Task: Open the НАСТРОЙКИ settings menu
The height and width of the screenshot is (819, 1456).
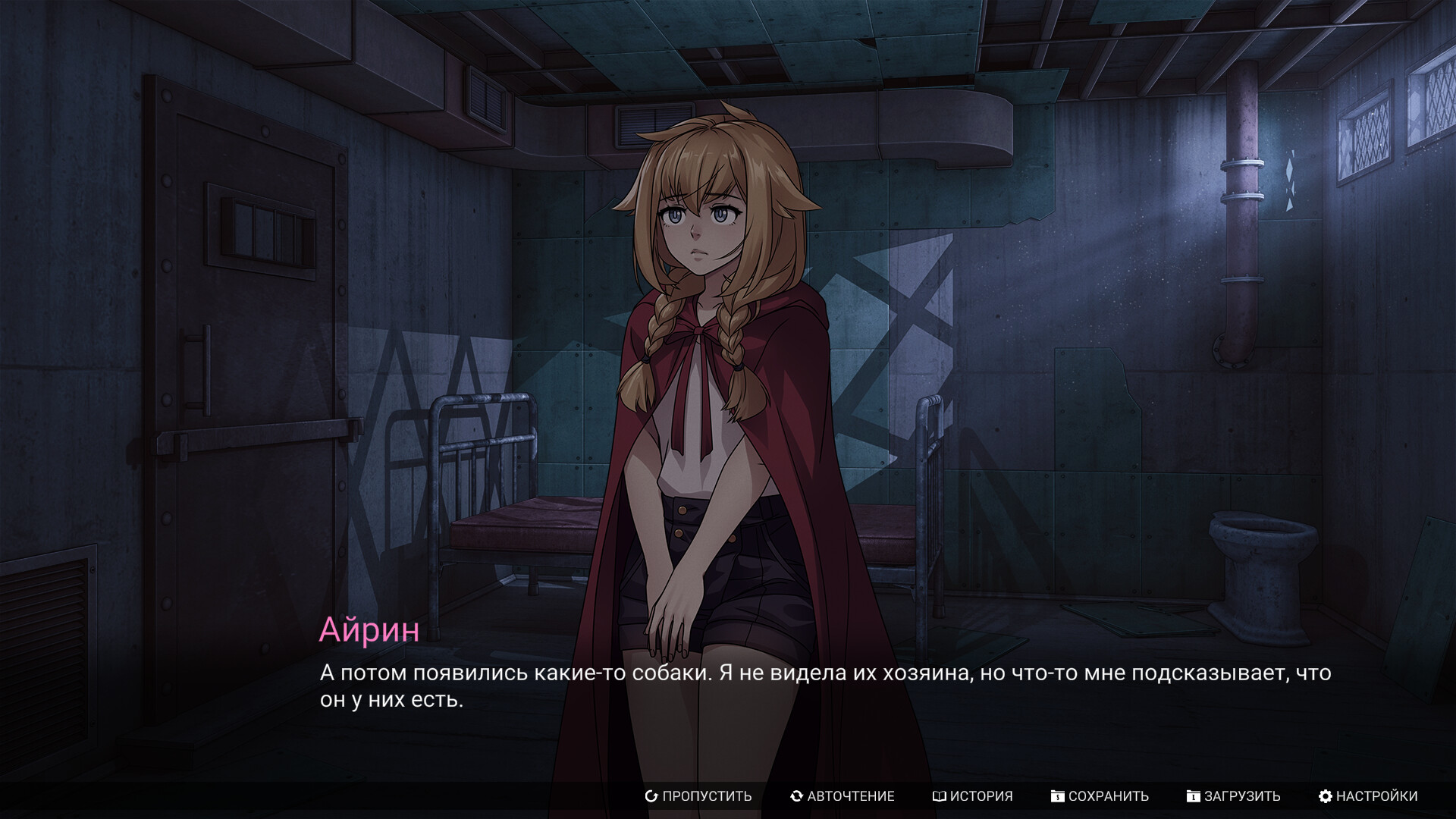Action: (x=1368, y=796)
